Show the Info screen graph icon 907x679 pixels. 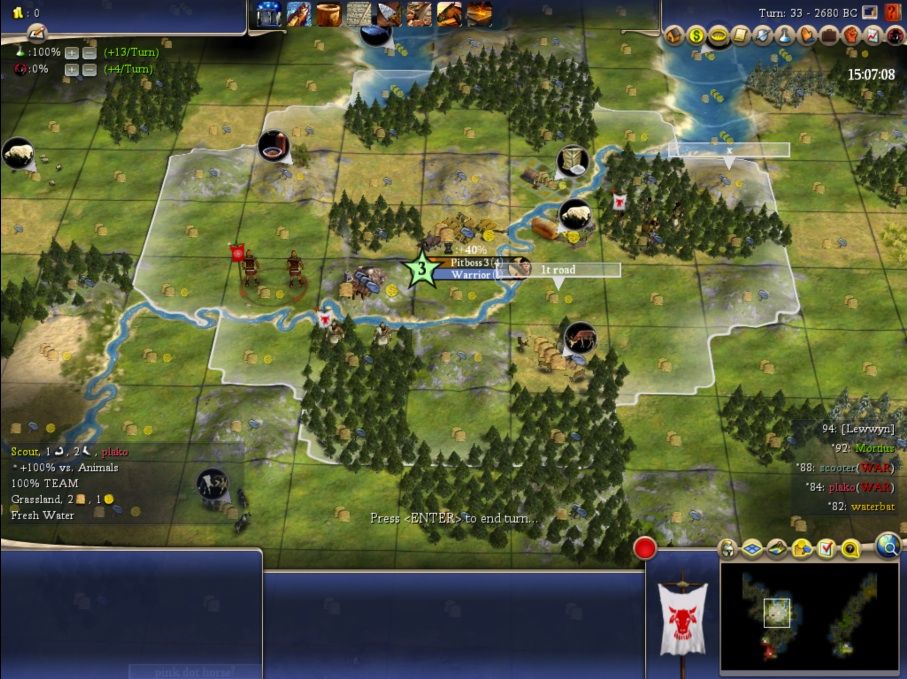coord(874,36)
